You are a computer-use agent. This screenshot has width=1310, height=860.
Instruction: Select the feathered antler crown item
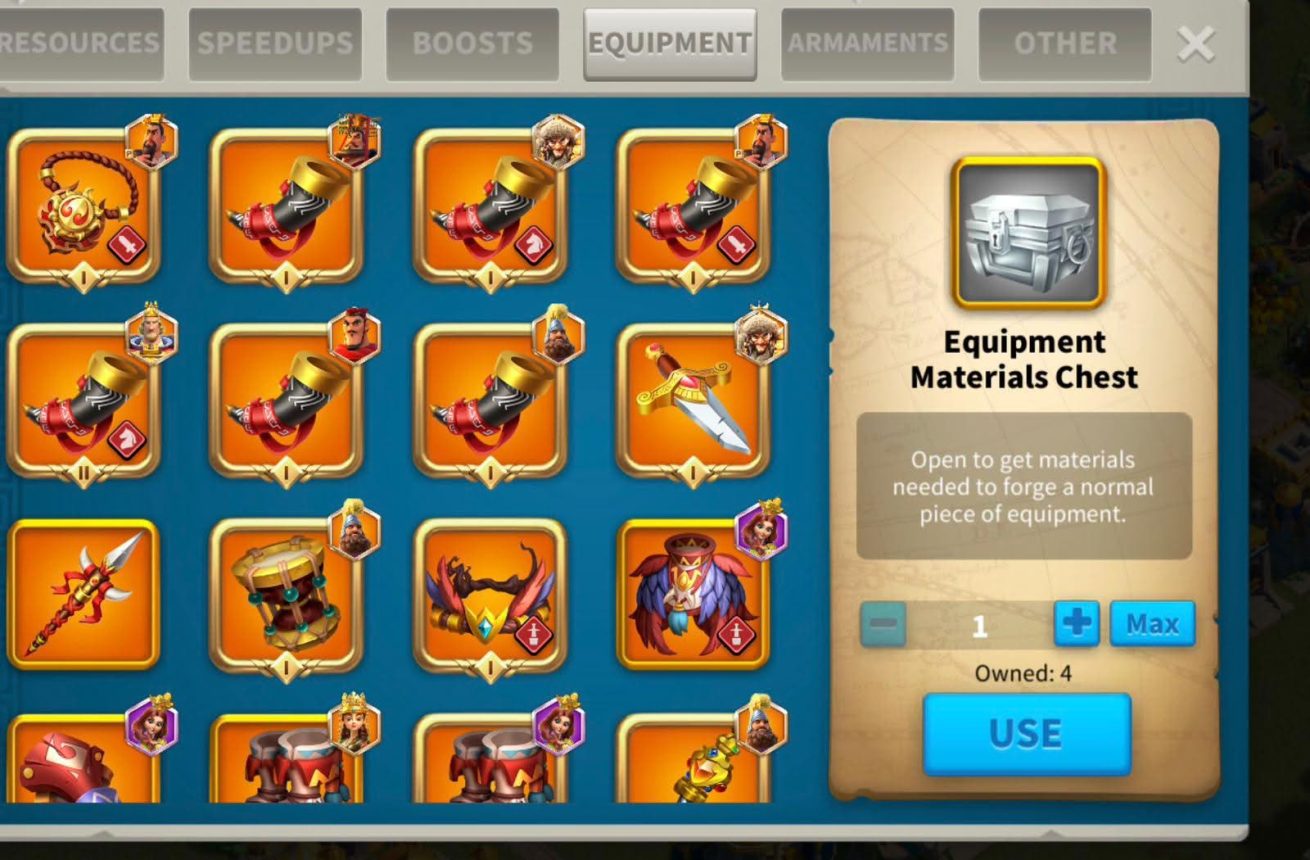tap(490, 594)
